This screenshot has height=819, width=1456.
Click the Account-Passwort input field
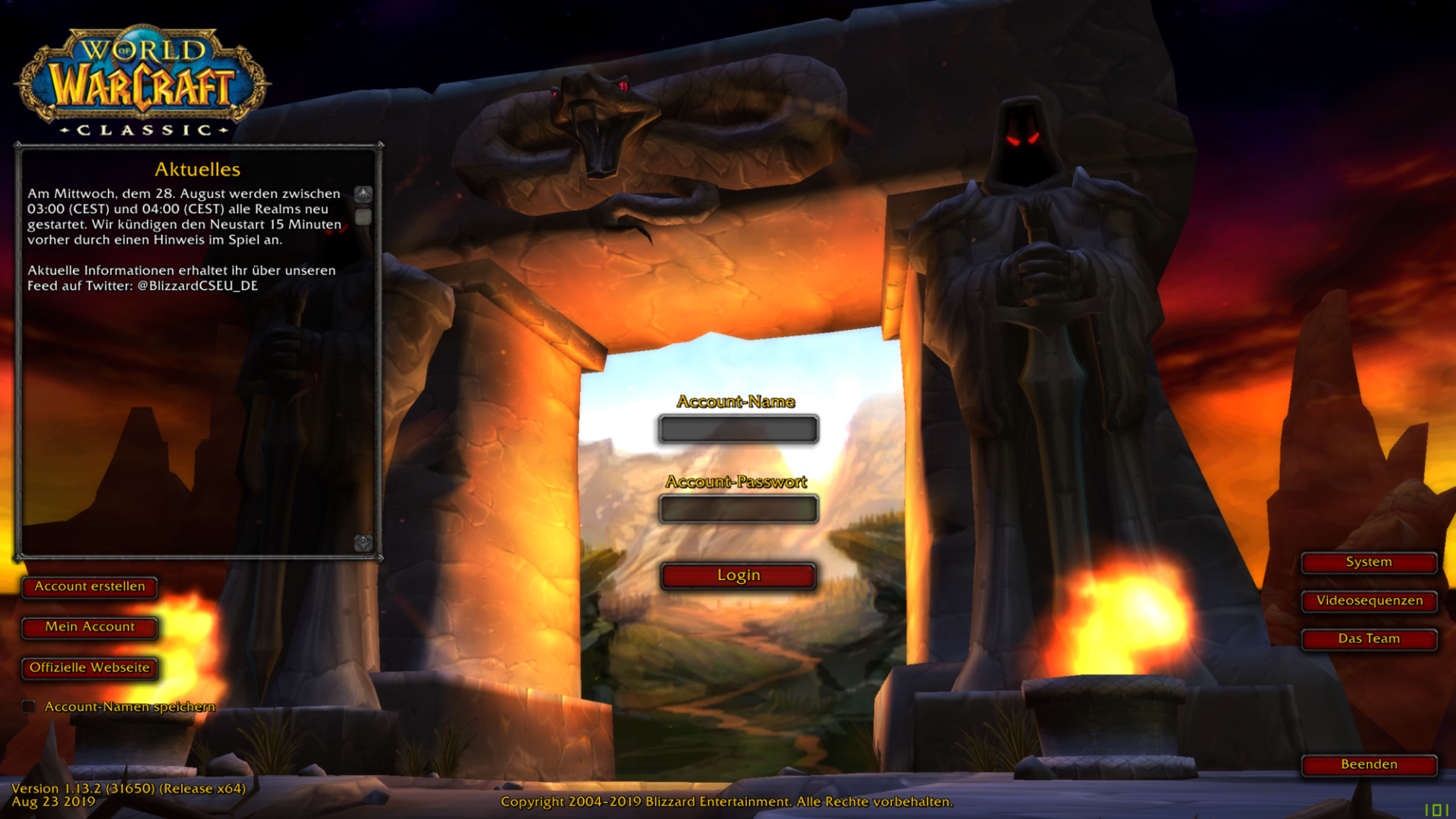click(738, 509)
